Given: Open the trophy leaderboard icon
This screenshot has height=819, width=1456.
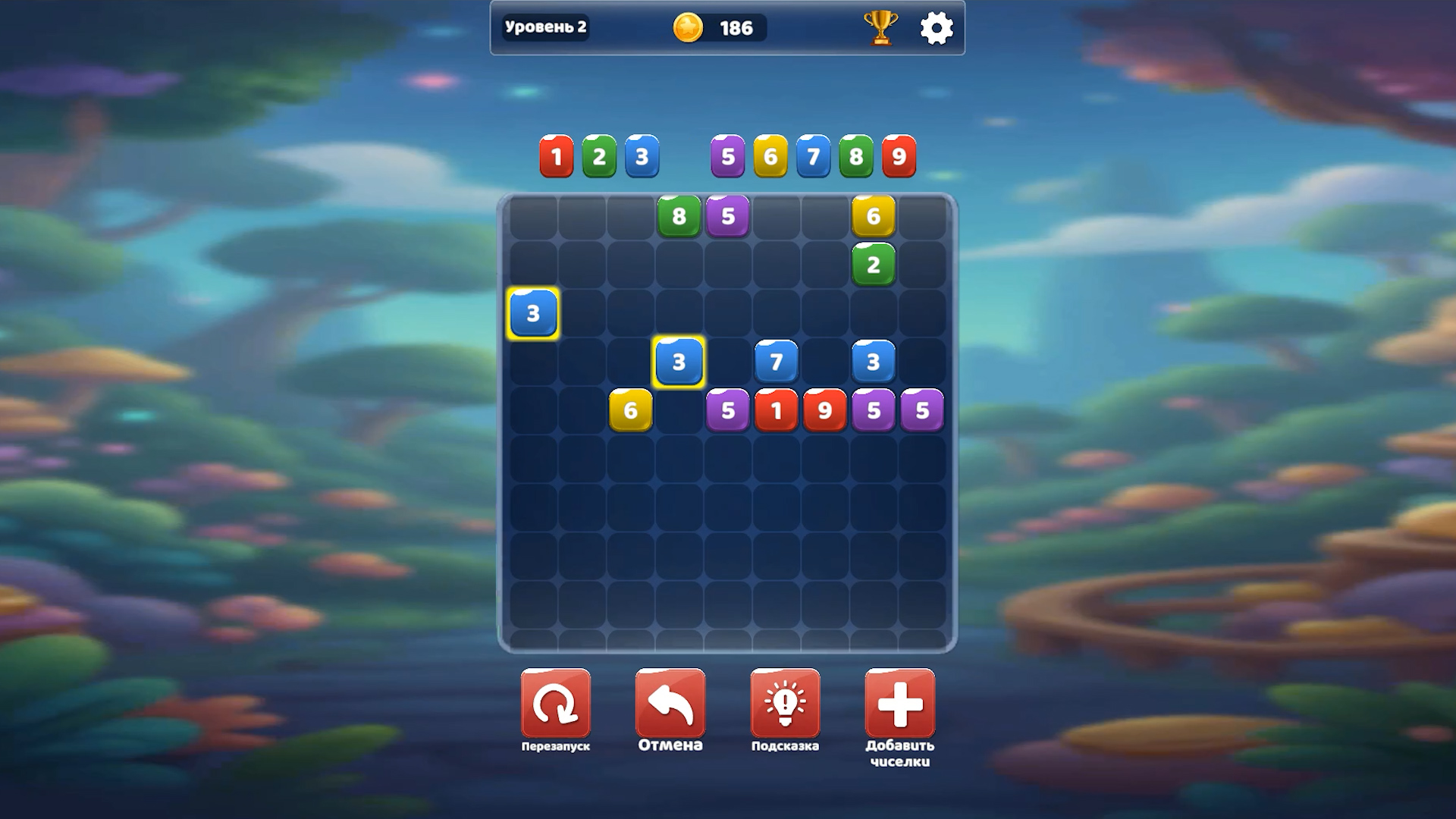Looking at the screenshot, I should click(x=879, y=28).
